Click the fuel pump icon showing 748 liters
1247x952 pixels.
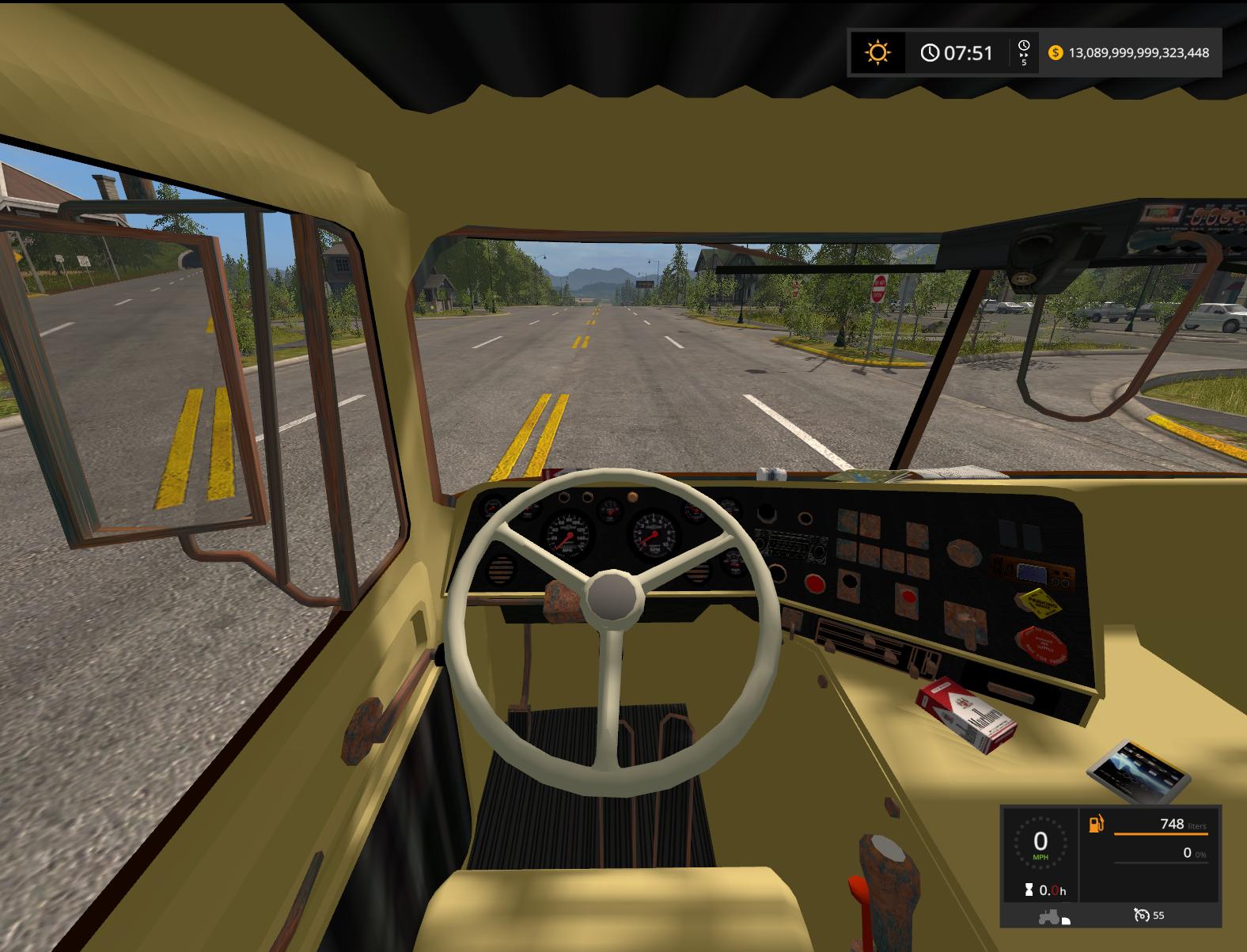click(x=1096, y=823)
